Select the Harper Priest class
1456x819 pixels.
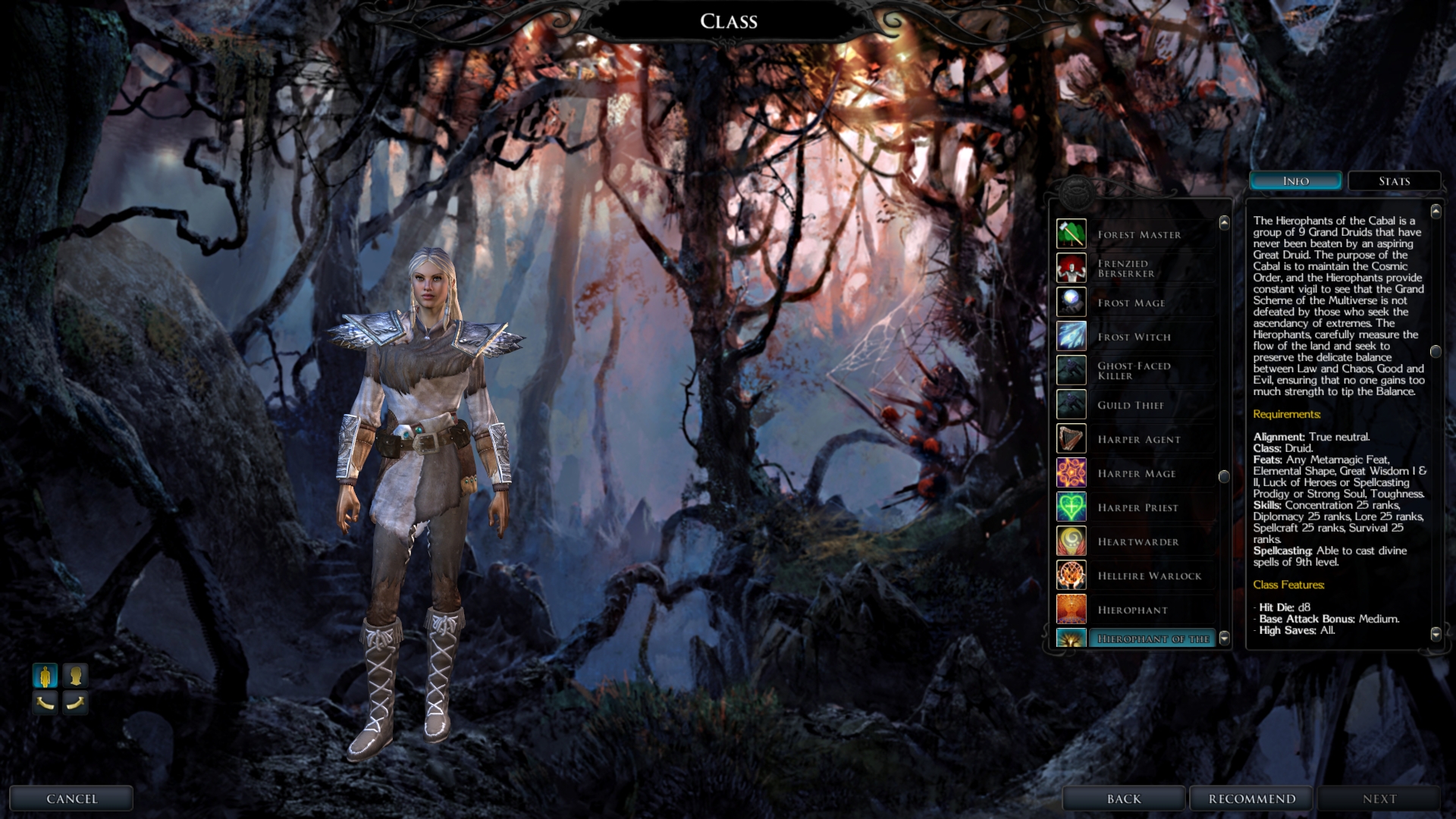point(1138,507)
